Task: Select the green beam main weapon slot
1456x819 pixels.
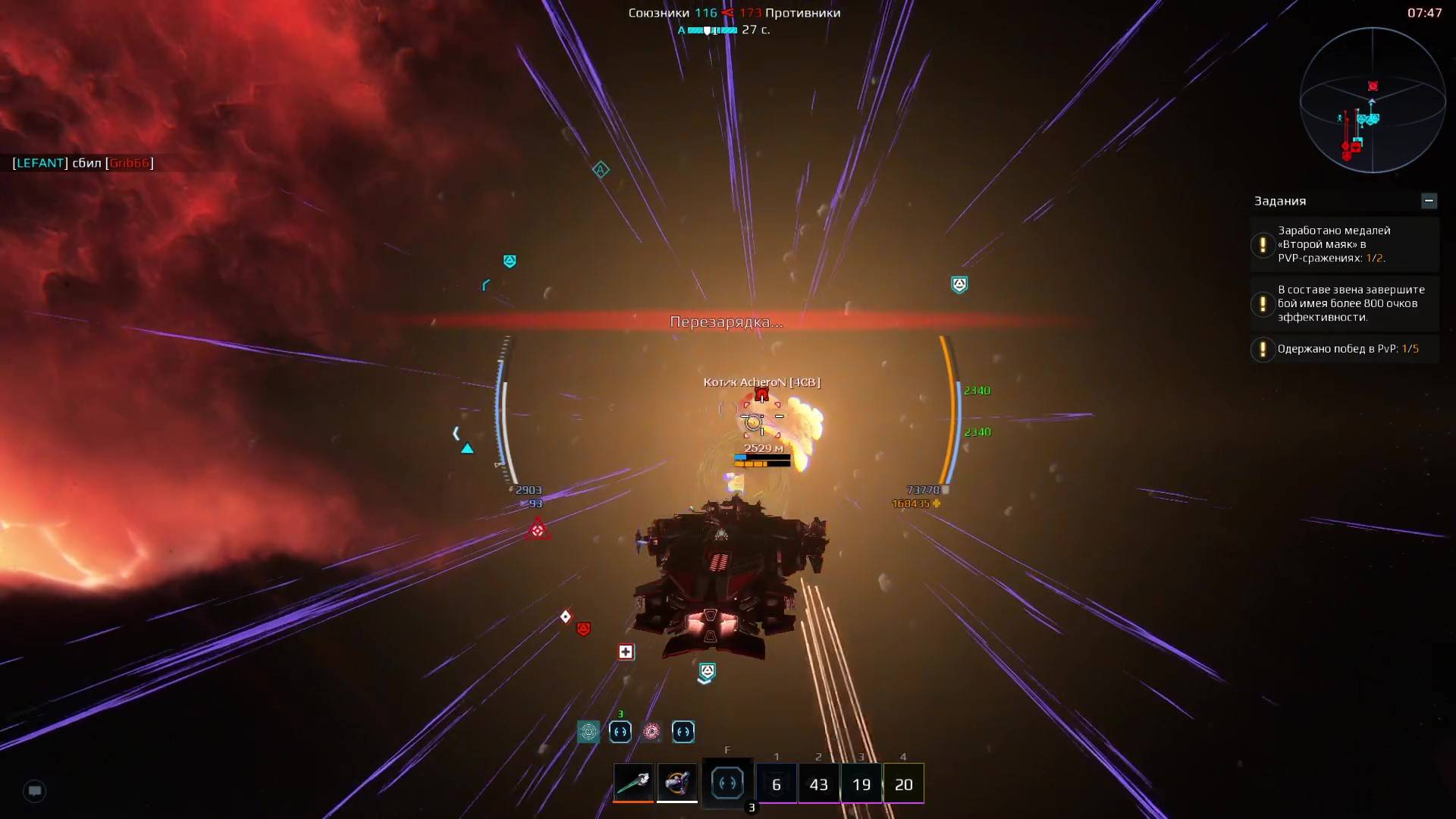Action: click(x=633, y=782)
